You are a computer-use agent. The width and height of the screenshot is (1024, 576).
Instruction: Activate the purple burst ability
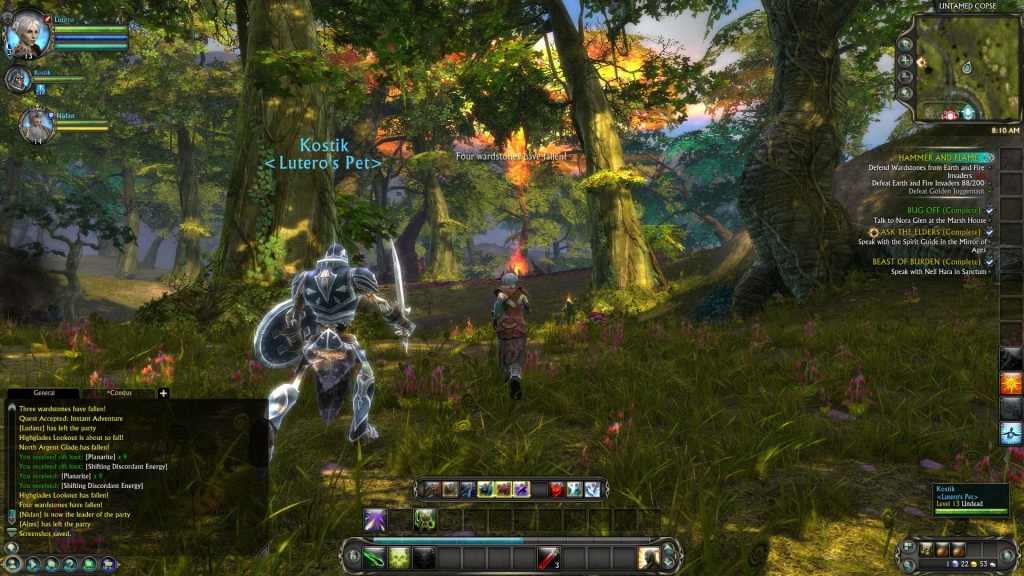(375, 519)
